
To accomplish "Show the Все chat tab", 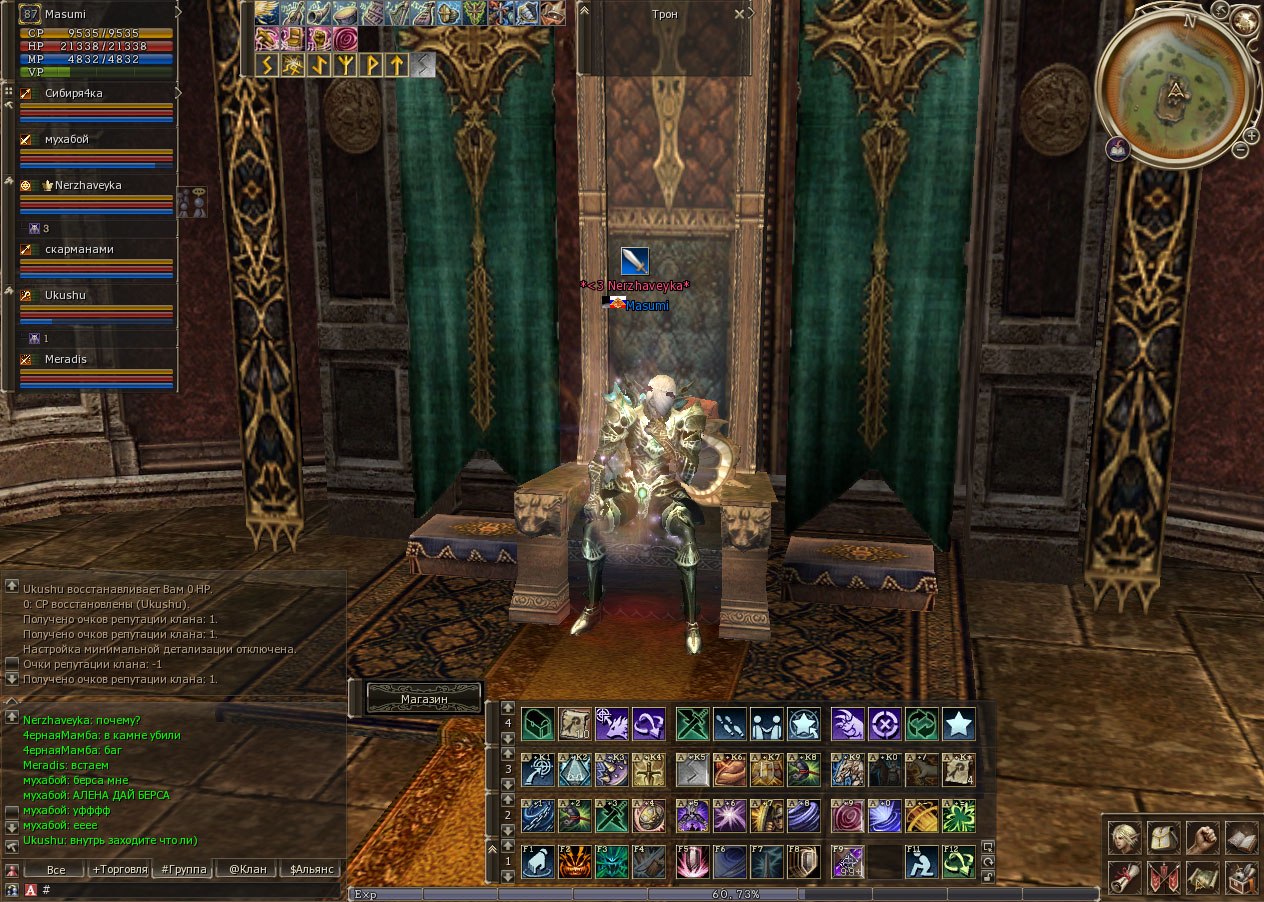I will point(56,869).
